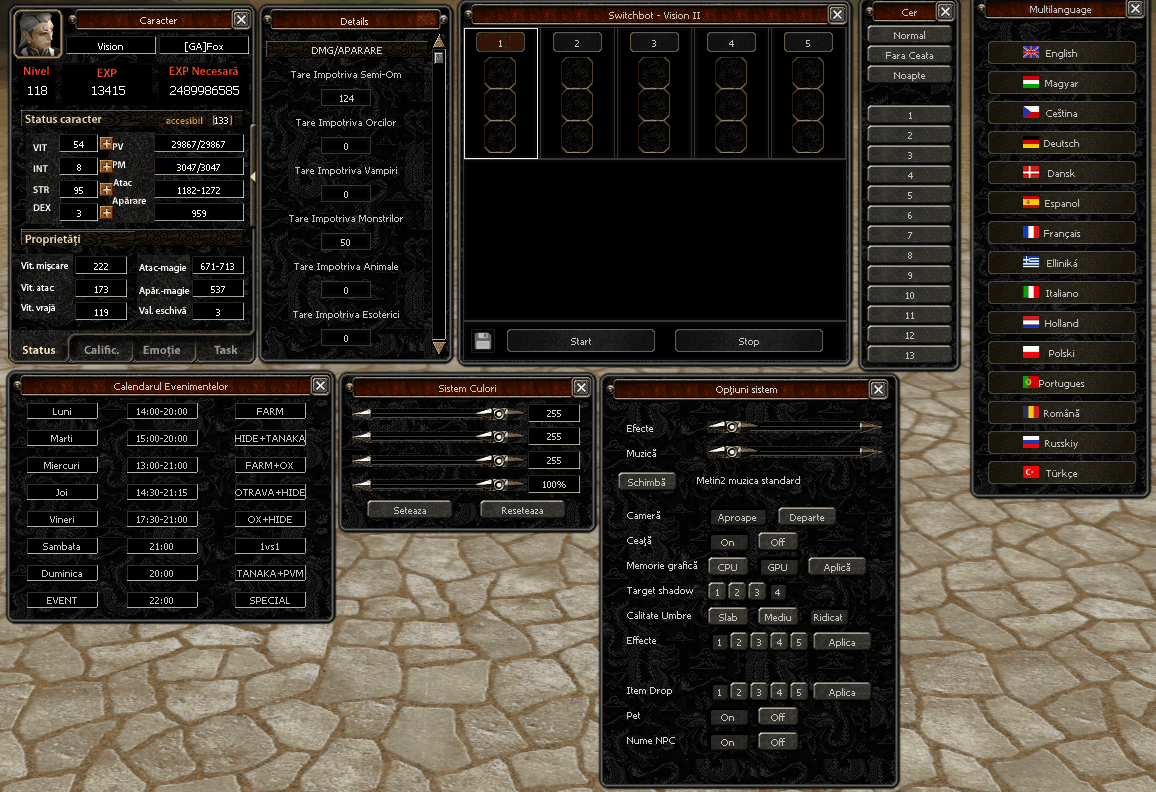The height and width of the screenshot is (792, 1156).
Task: Reset colors with Reseteaza button
Action: point(522,509)
